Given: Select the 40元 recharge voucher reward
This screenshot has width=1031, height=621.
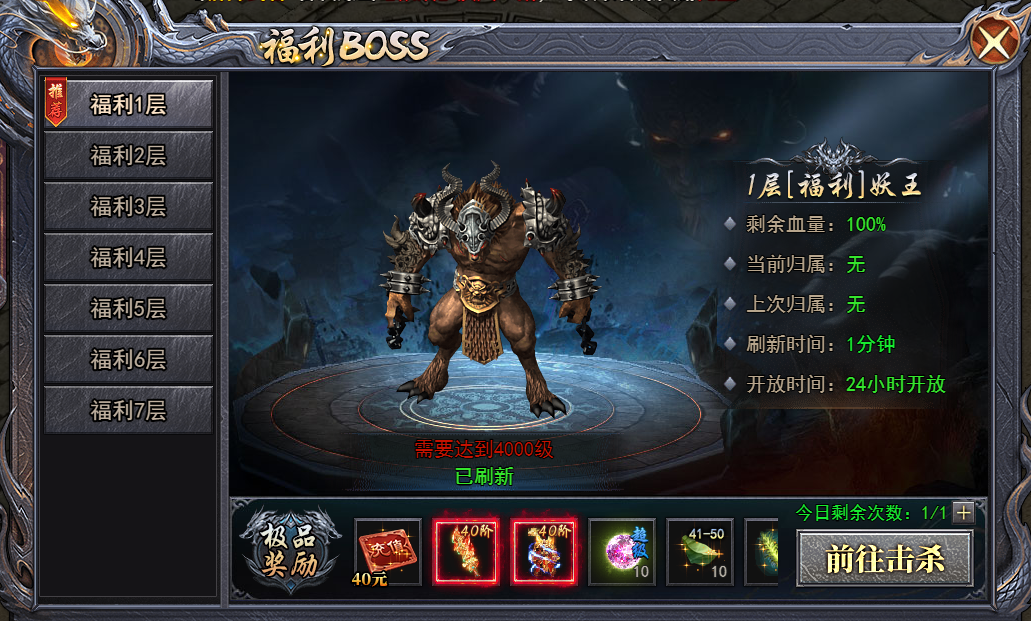Looking at the screenshot, I should coord(387,551).
